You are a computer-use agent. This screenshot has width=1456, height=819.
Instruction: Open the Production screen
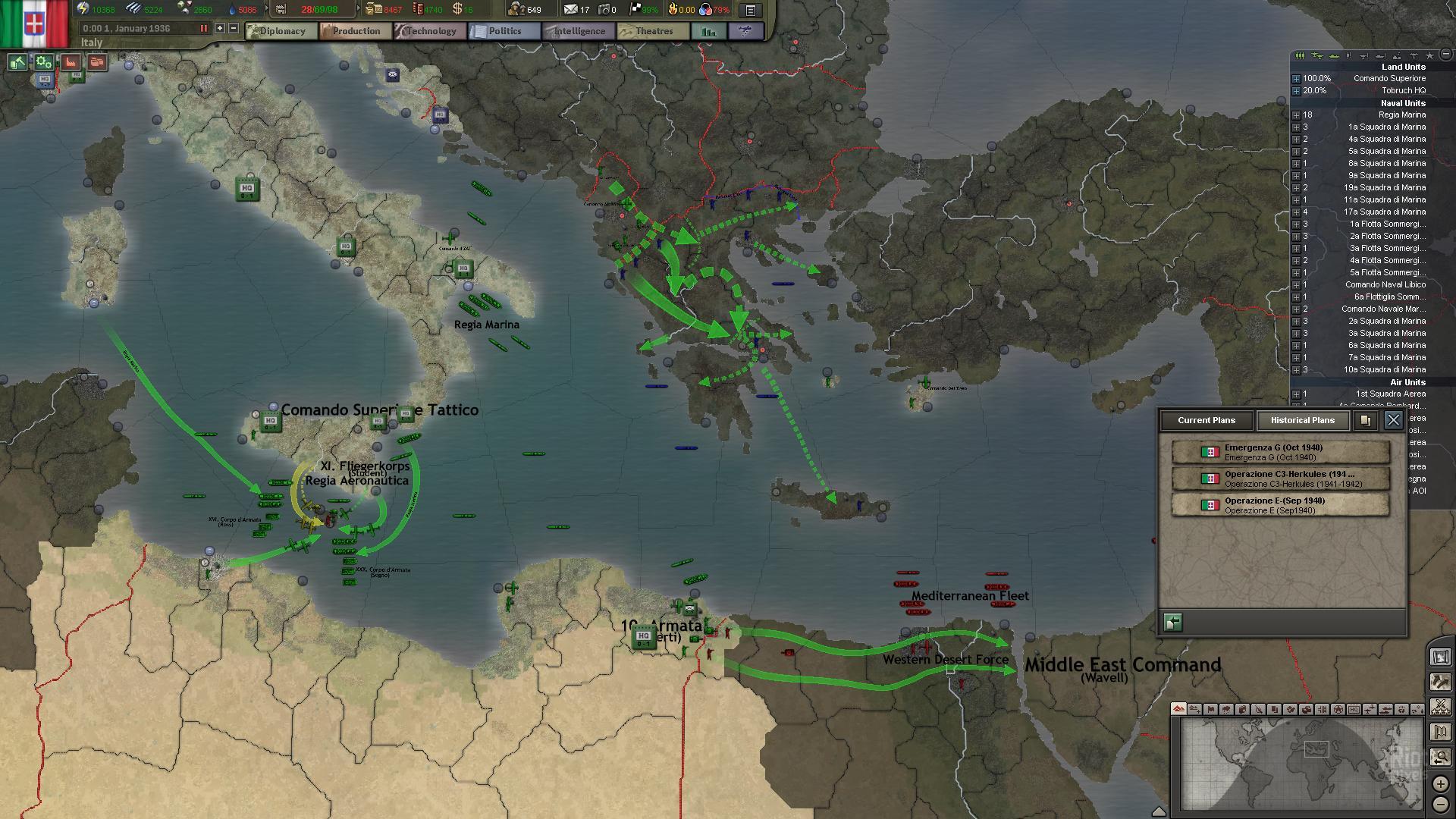point(355,31)
